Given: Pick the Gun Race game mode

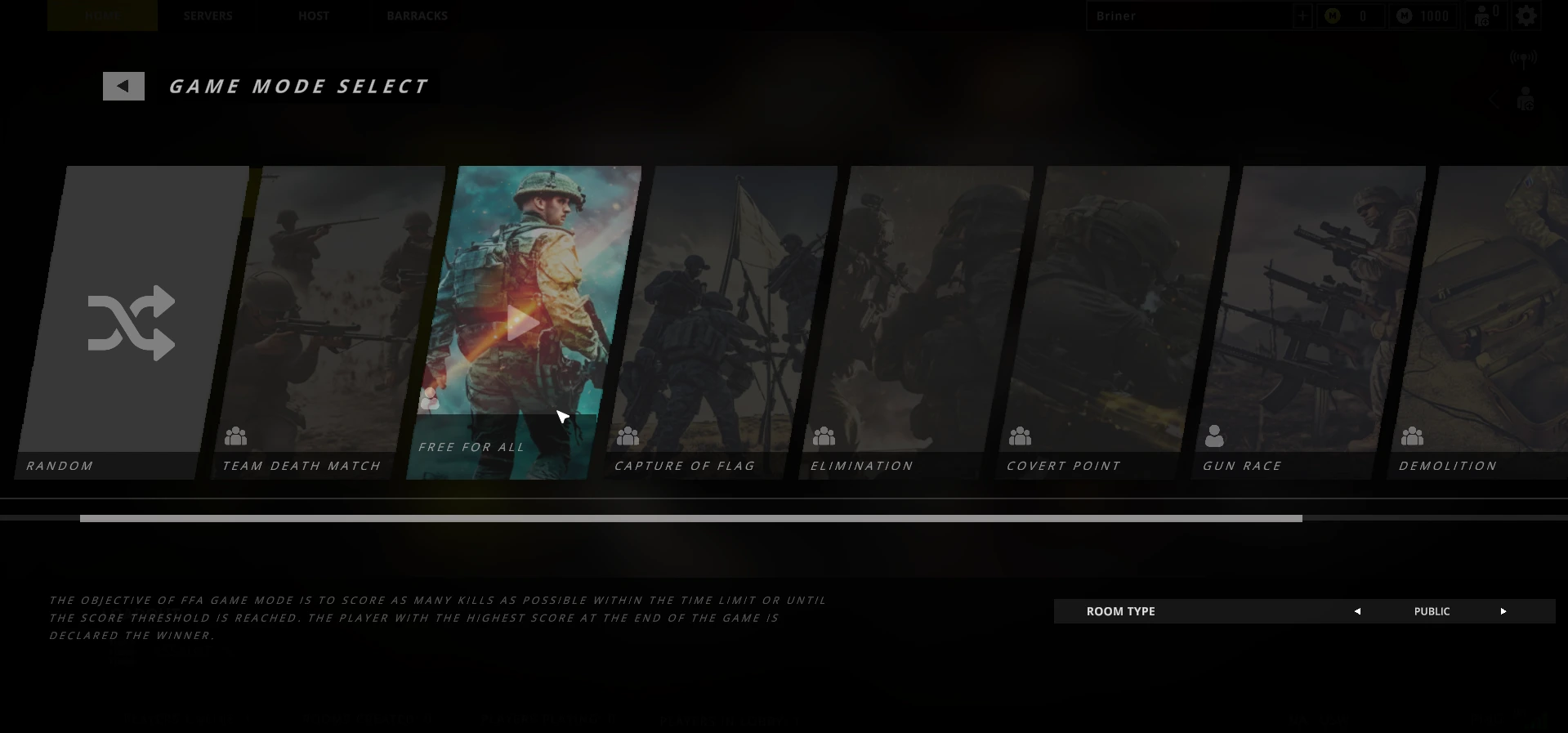Looking at the screenshot, I should (x=1307, y=323).
